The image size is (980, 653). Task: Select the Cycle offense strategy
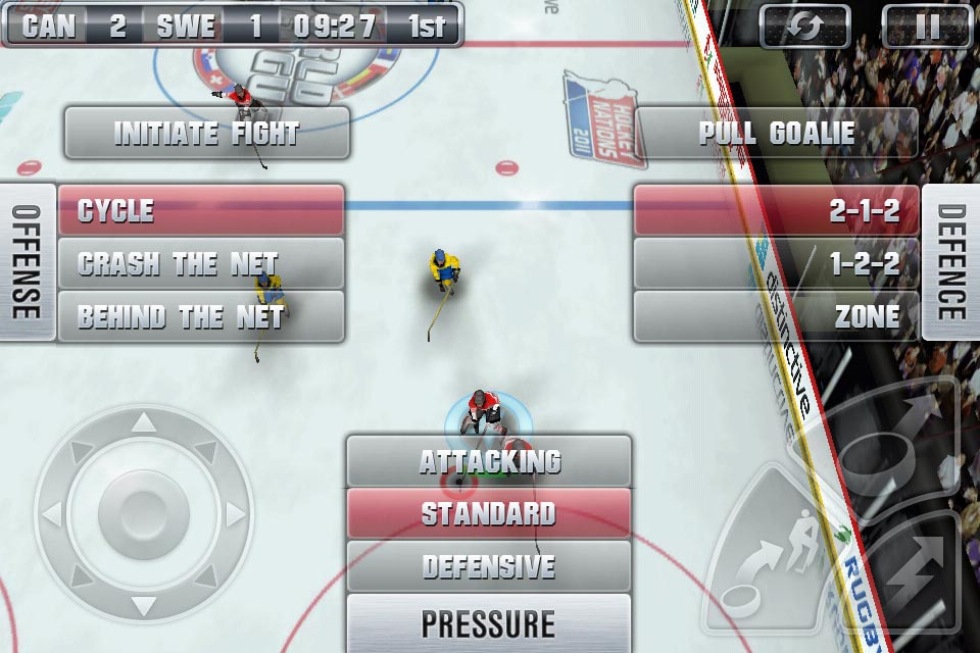click(x=201, y=210)
